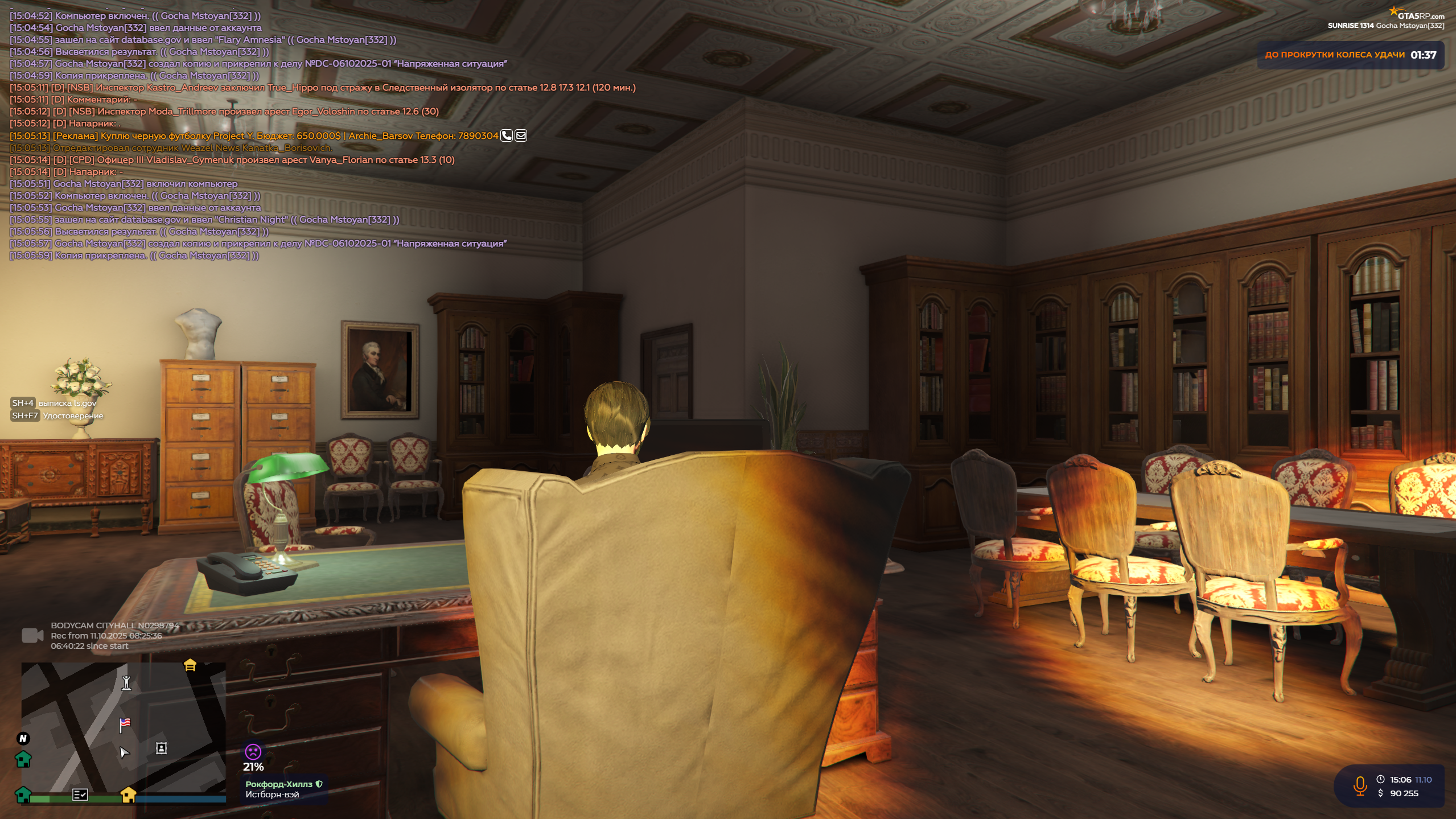1456x819 pixels.
Task: Click the yellow garage marker above the minimap
Action: (190, 665)
